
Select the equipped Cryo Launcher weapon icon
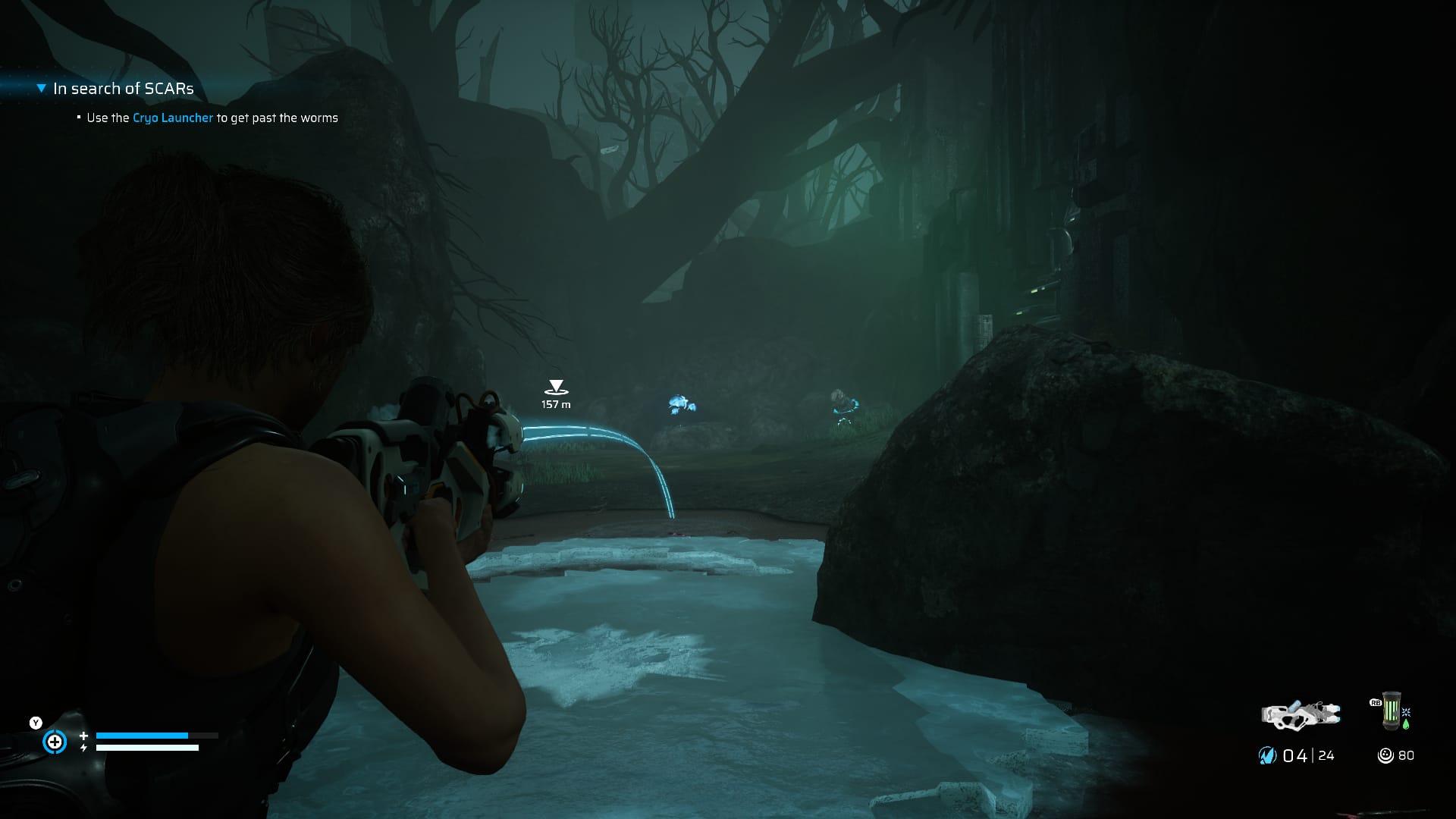coord(1300,714)
